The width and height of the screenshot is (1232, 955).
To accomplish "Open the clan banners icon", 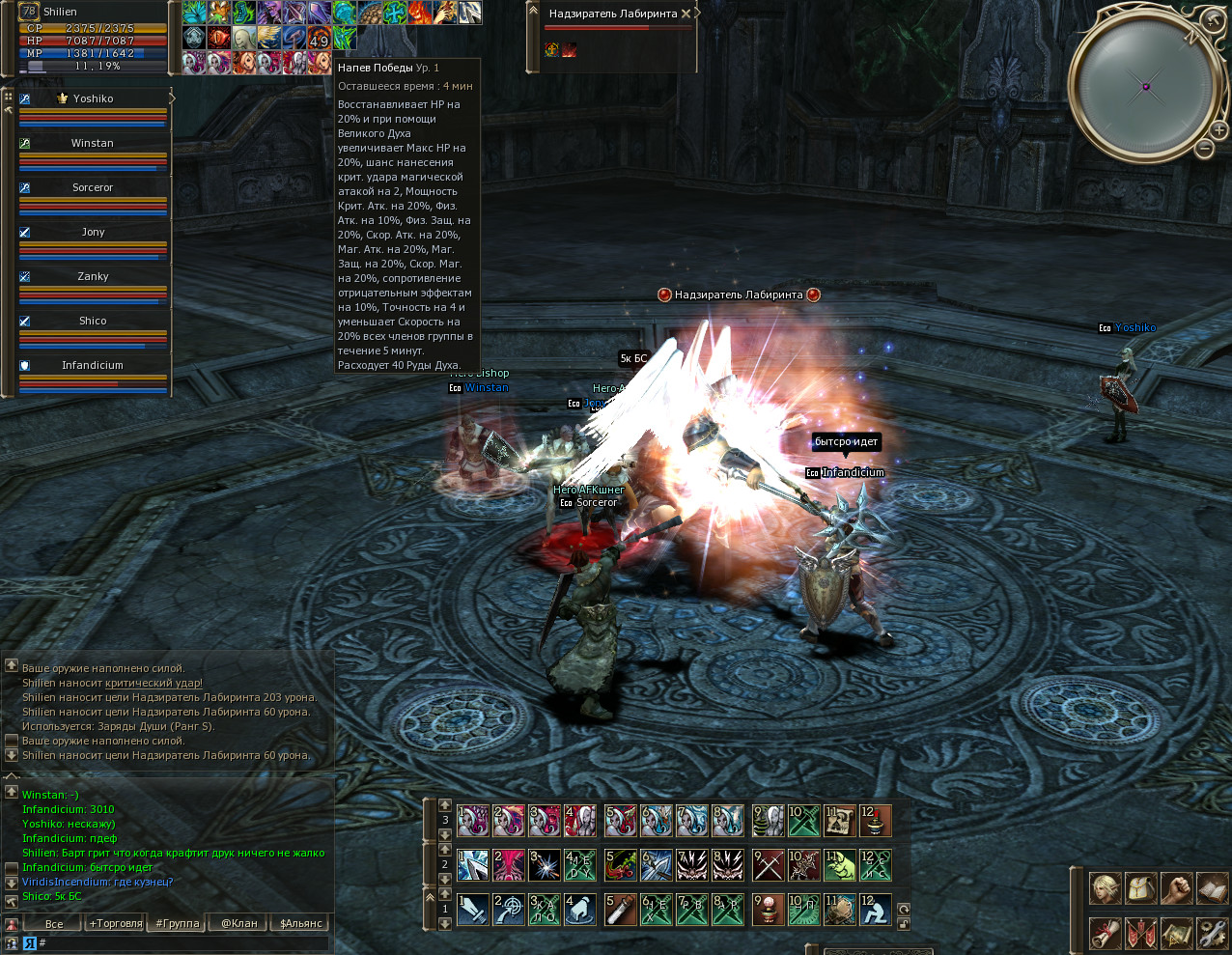I will pyautogui.click(x=1141, y=934).
